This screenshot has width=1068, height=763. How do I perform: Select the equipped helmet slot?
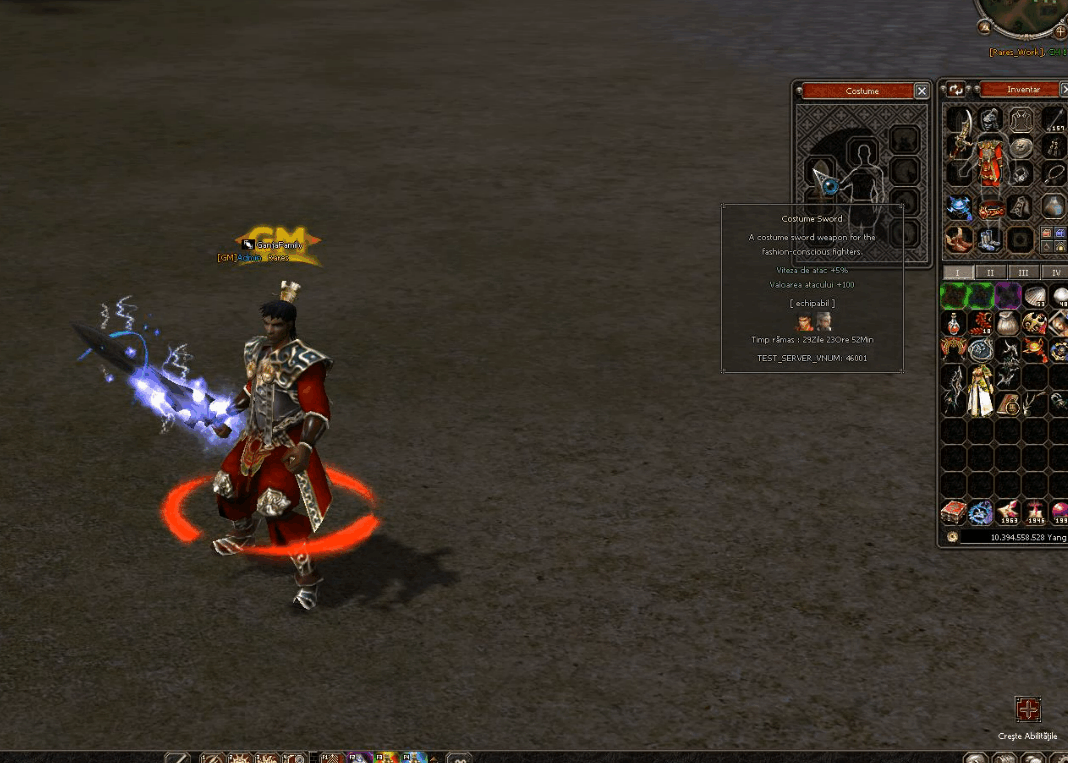pos(990,120)
